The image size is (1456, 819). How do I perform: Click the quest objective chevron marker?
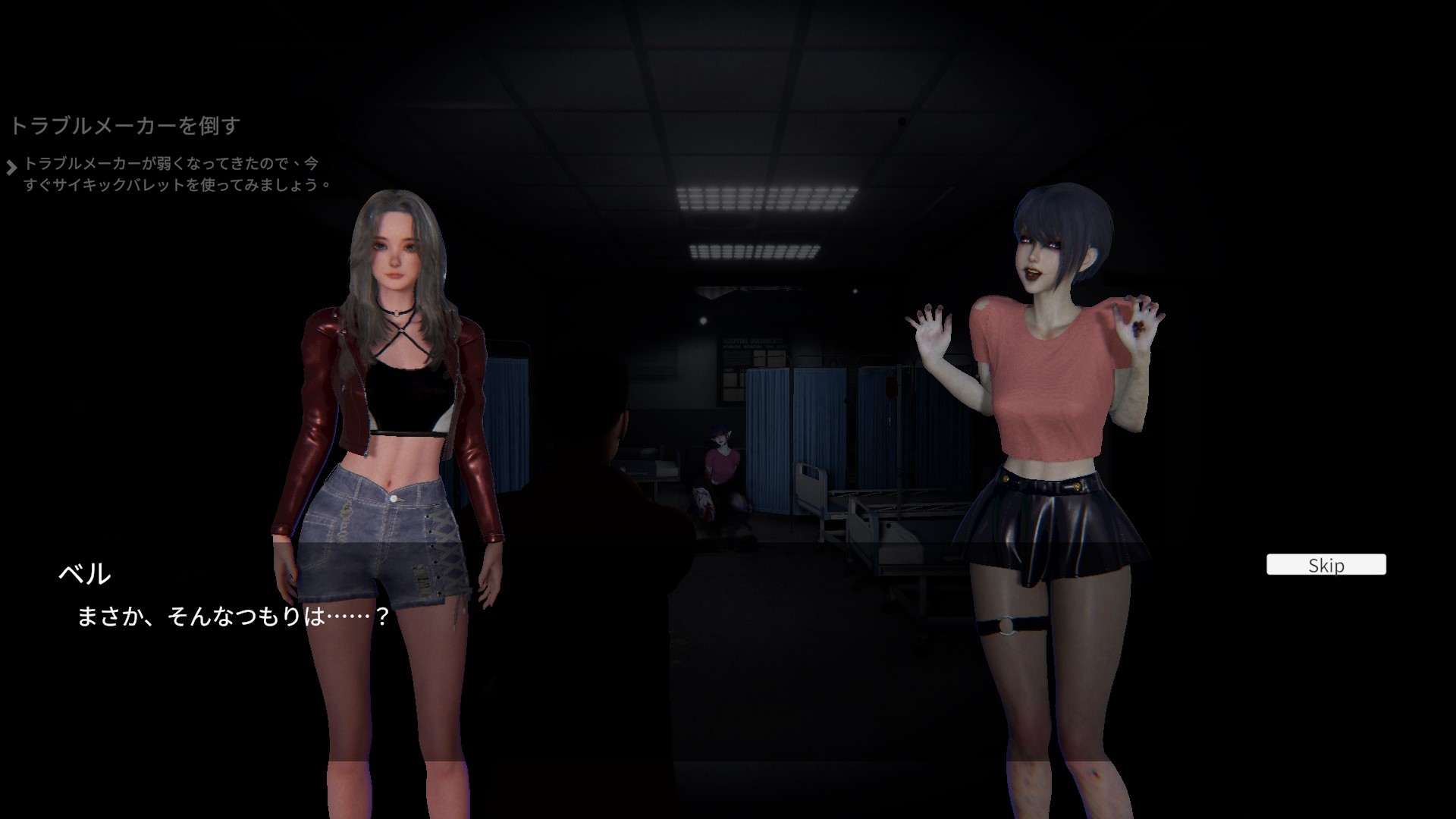[13, 165]
